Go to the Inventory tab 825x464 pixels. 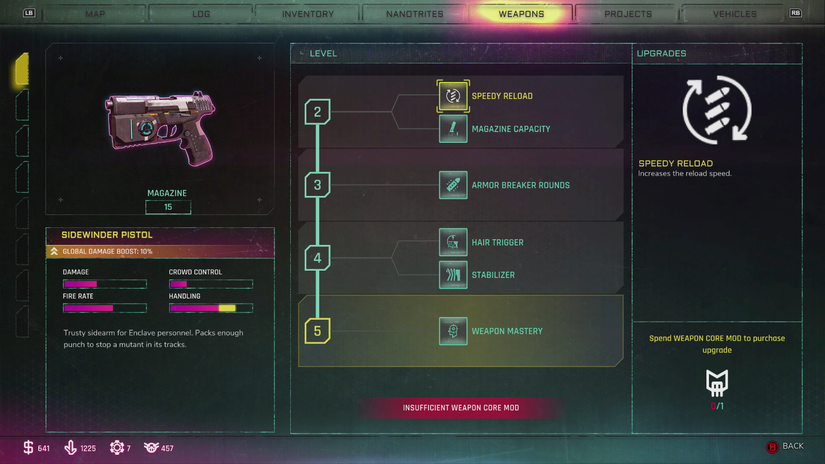point(308,14)
